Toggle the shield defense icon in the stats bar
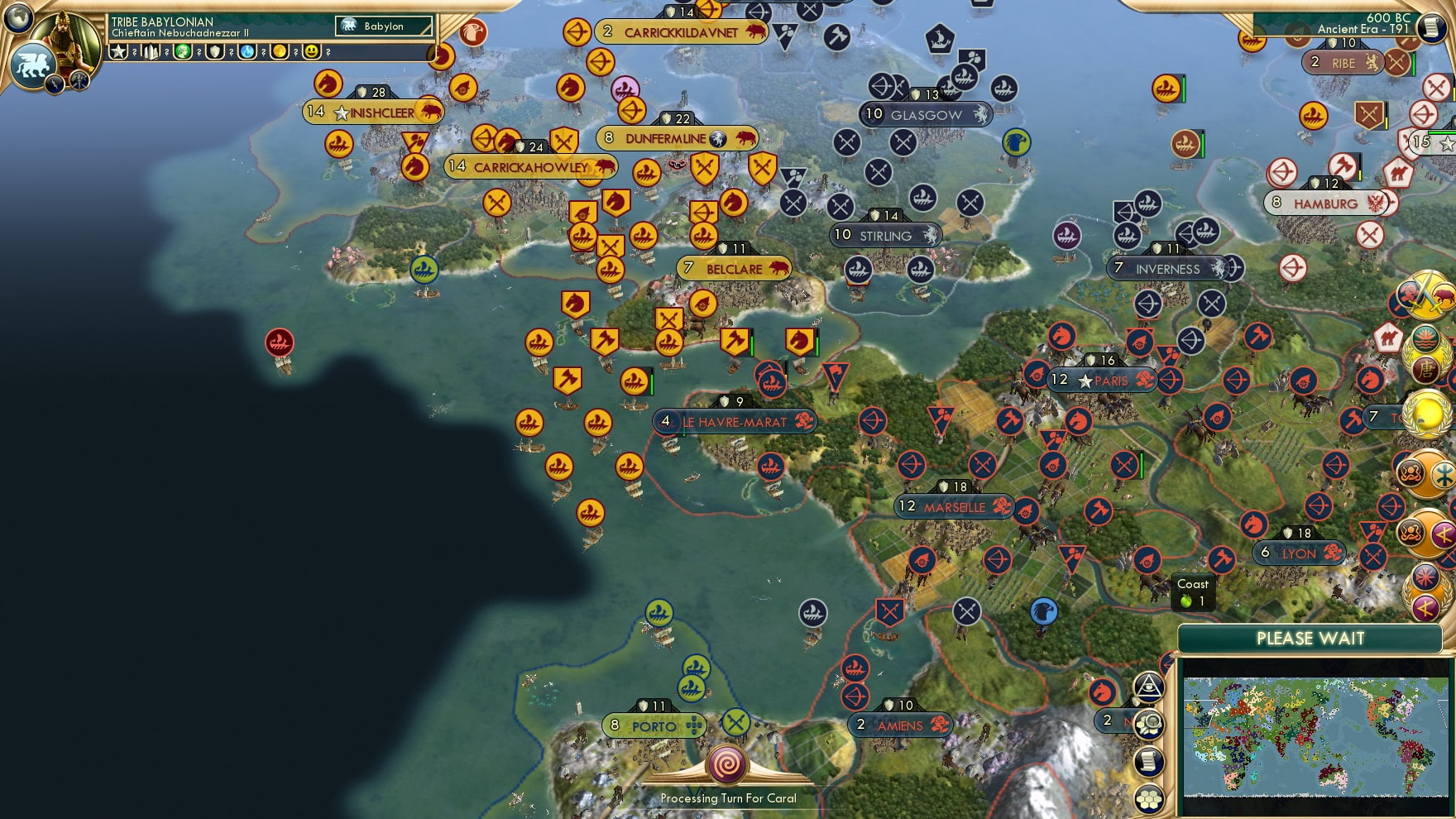Screen dimensions: 1456x819 point(214,51)
